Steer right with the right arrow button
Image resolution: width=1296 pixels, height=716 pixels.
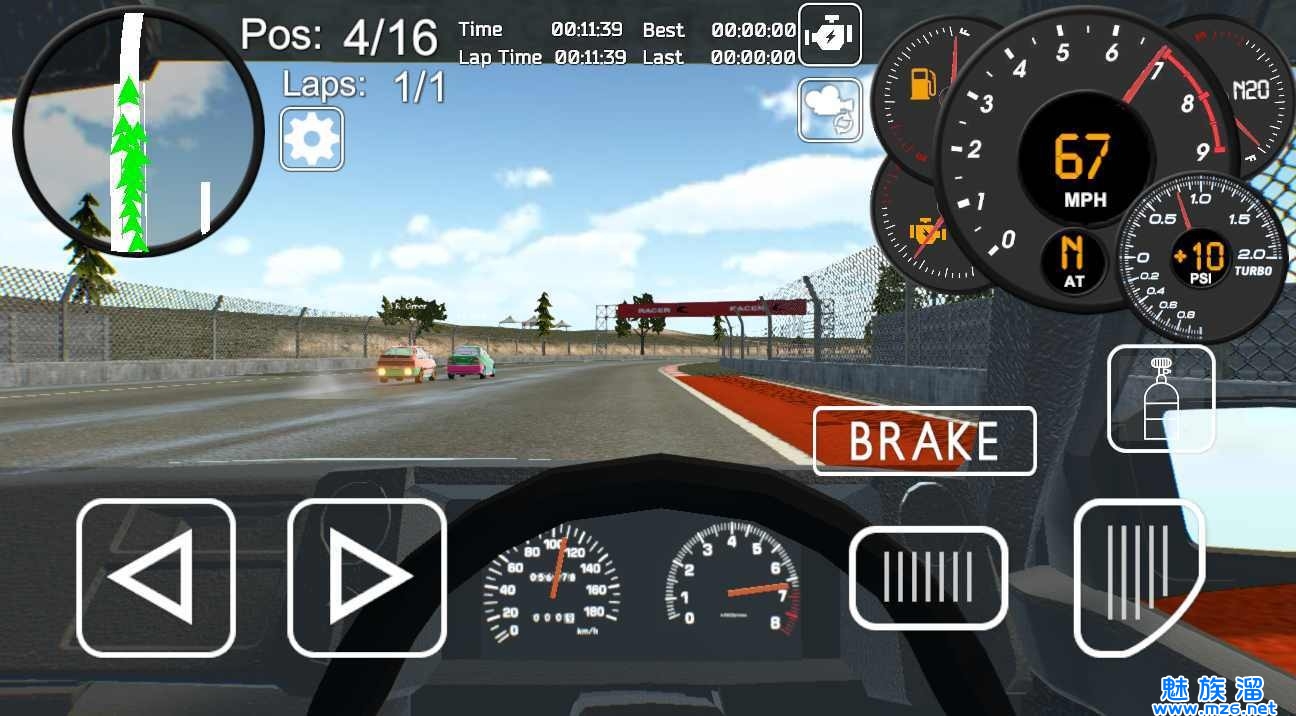(x=366, y=577)
